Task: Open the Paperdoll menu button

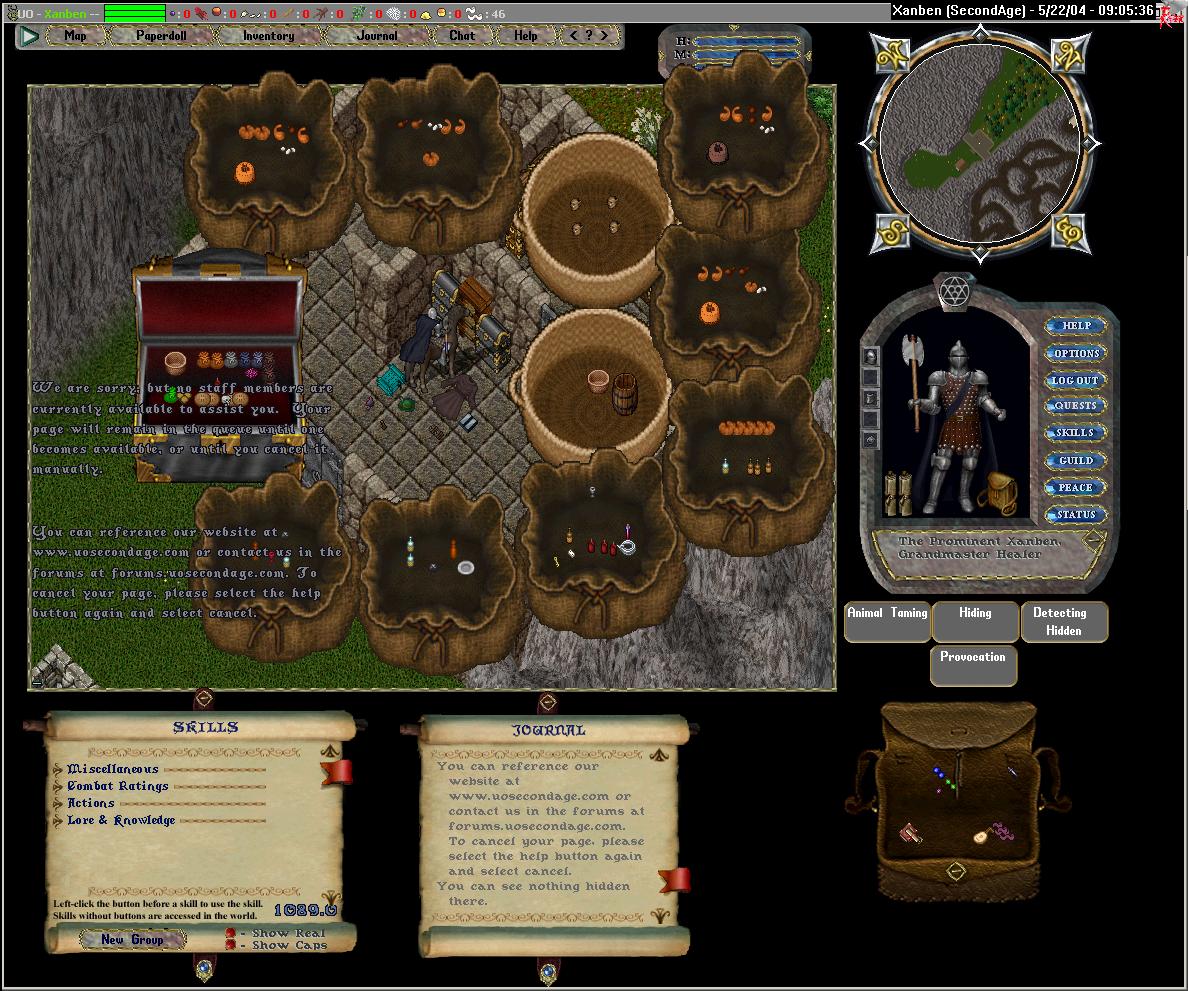Action: tap(161, 36)
